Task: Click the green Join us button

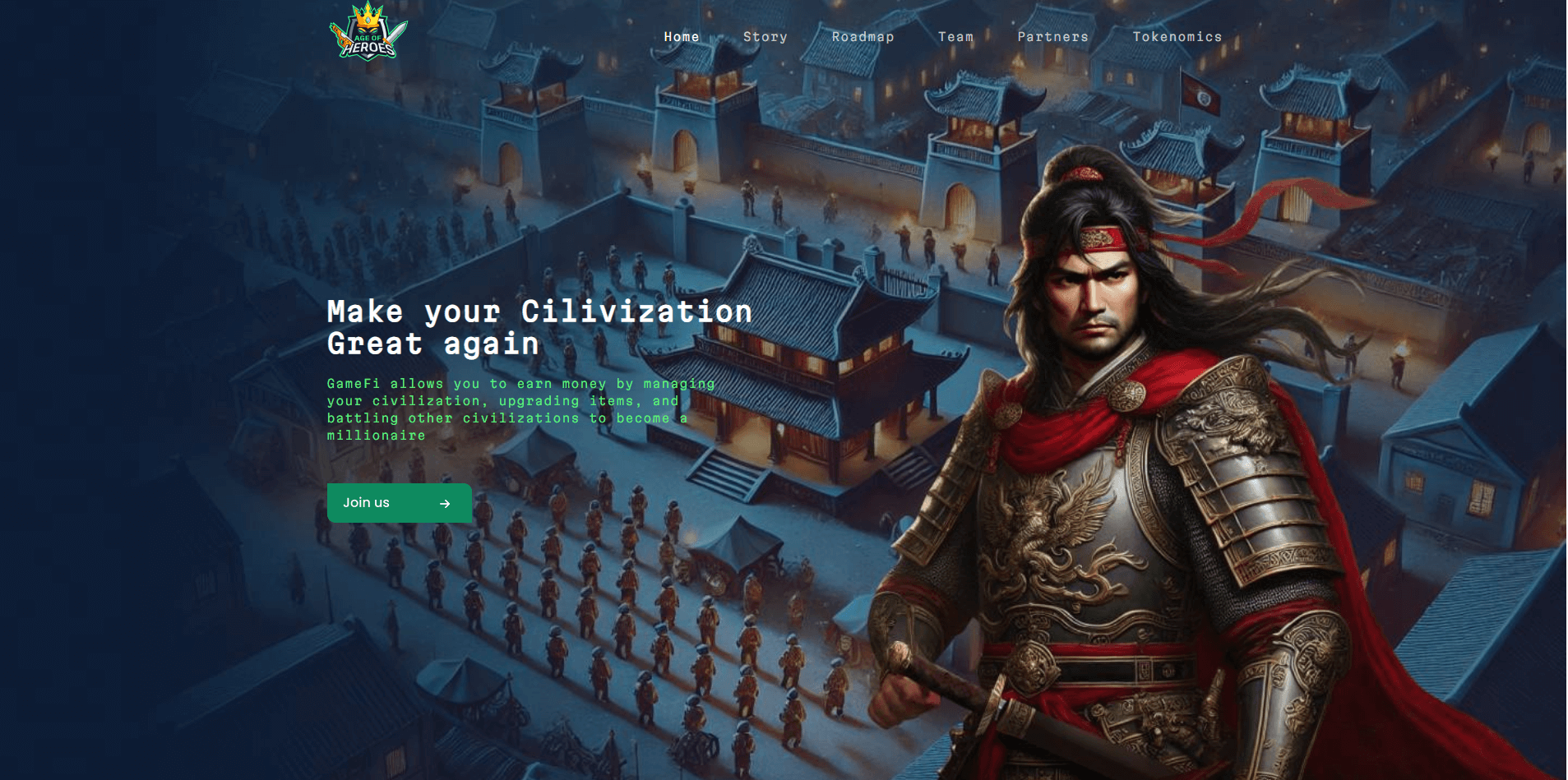Action: point(399,503)
